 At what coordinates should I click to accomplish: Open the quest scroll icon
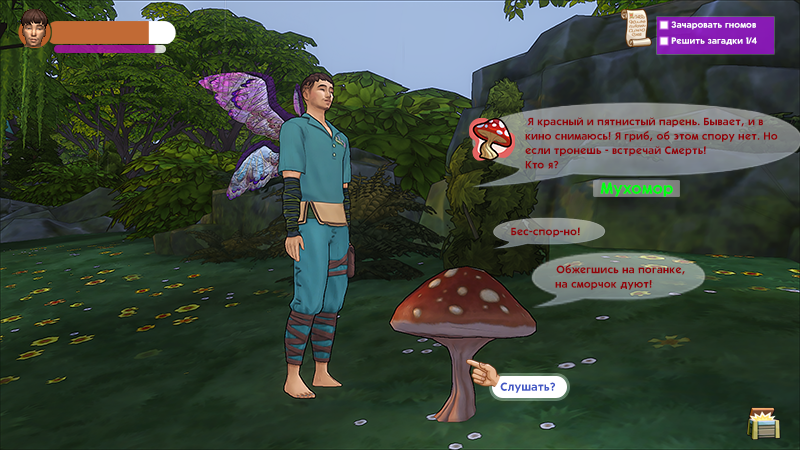[635, 27]
